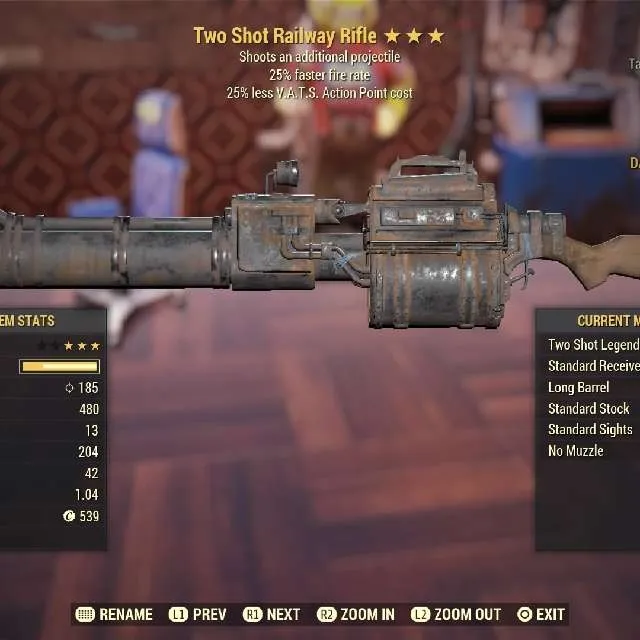Select the Standard Receiver mod row
Screen dimensions: 640x640
point(593,366)
